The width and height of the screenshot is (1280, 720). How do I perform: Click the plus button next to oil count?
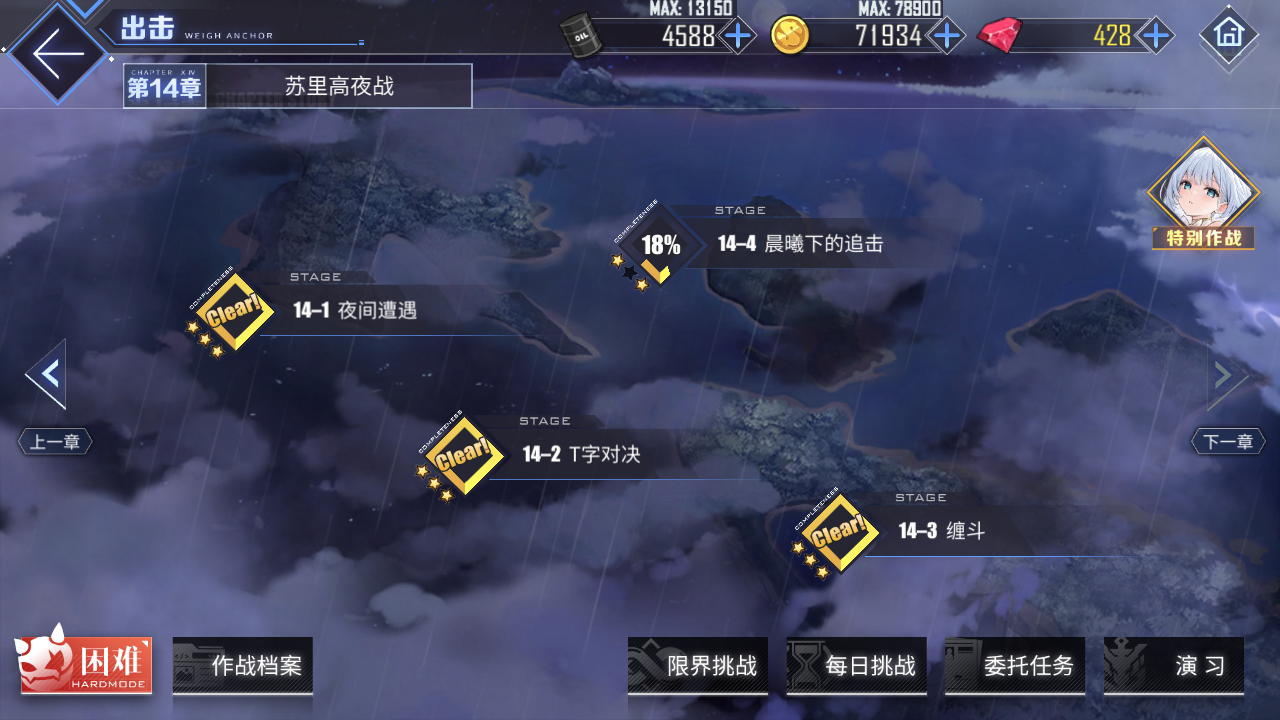(x=736, y=35)
